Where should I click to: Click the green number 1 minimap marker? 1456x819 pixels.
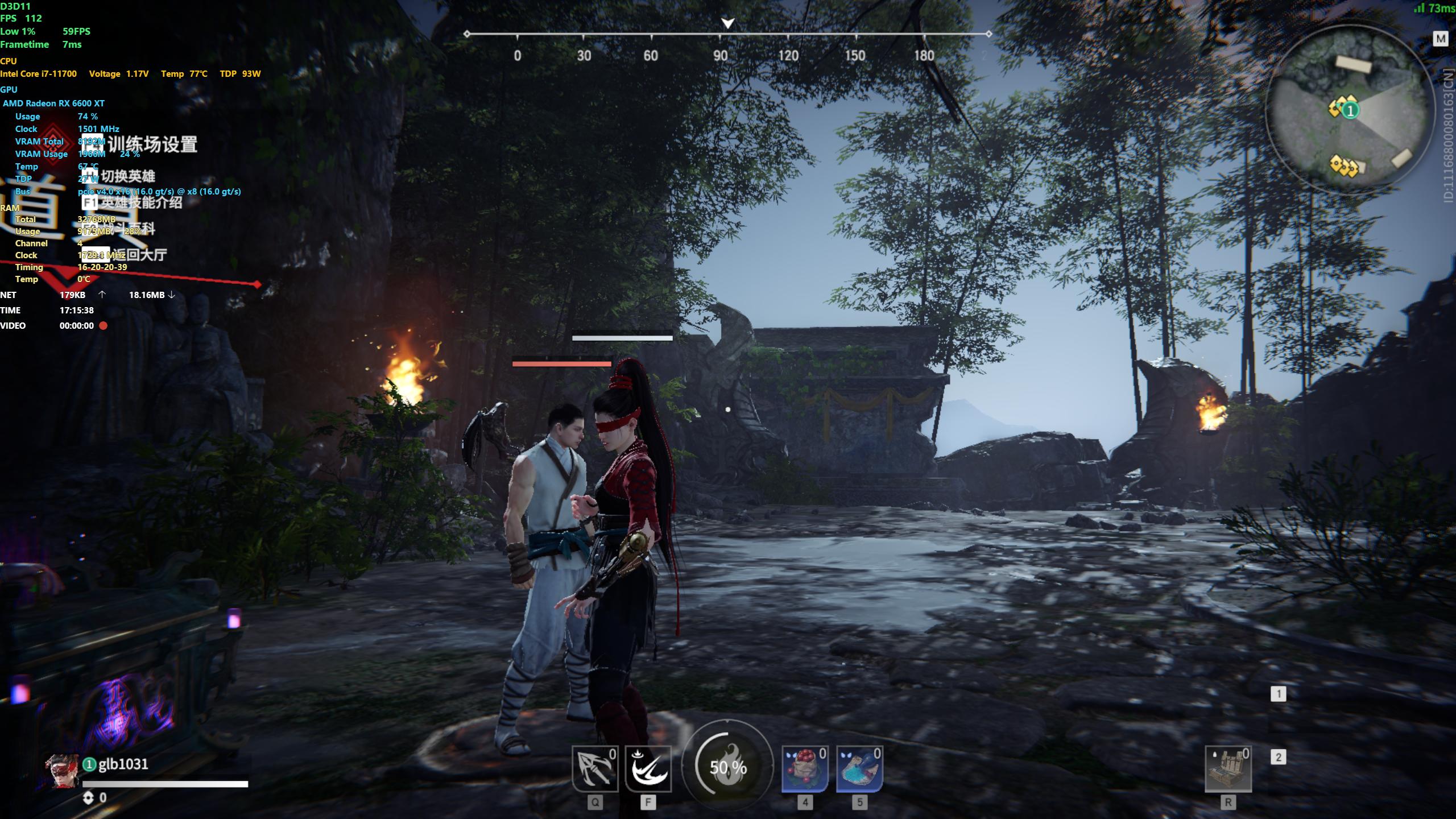click(x=1351, y=110)
